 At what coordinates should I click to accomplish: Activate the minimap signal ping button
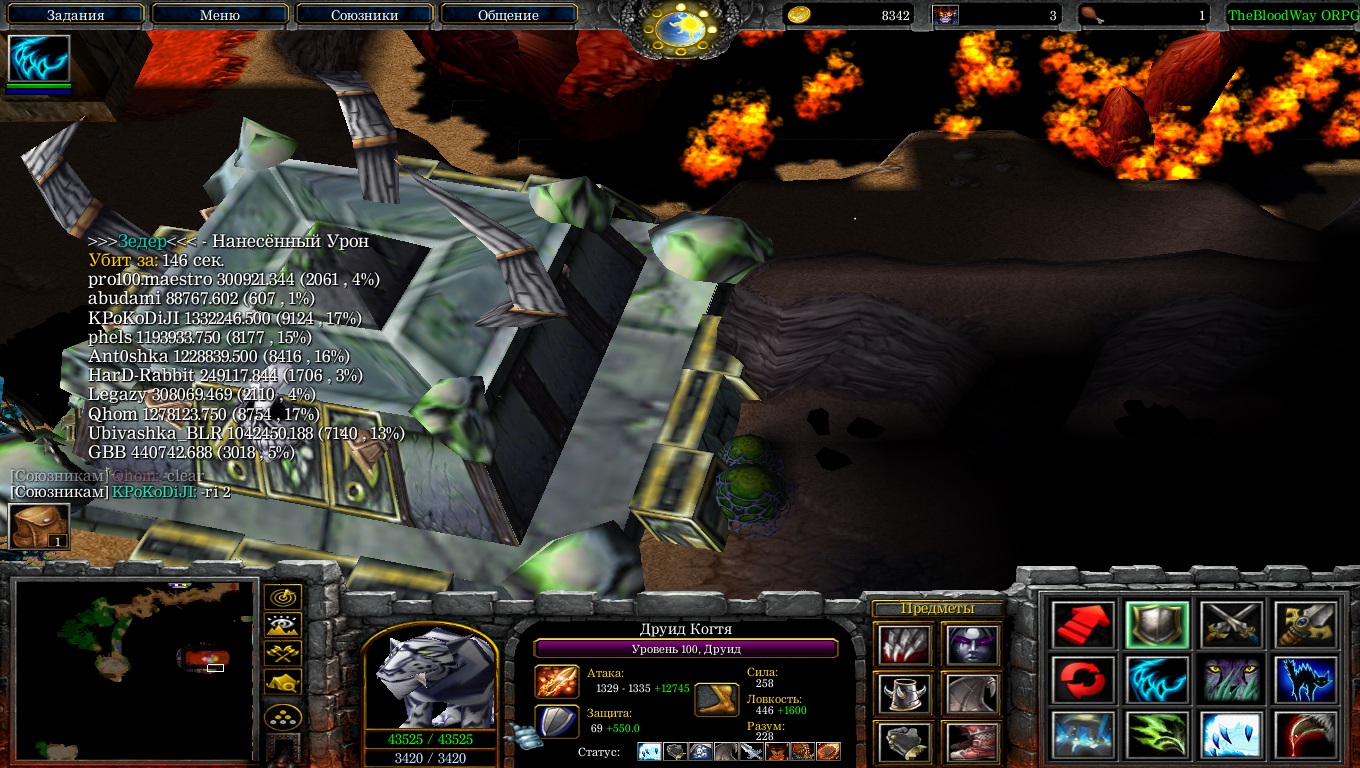tap(283, 598)
